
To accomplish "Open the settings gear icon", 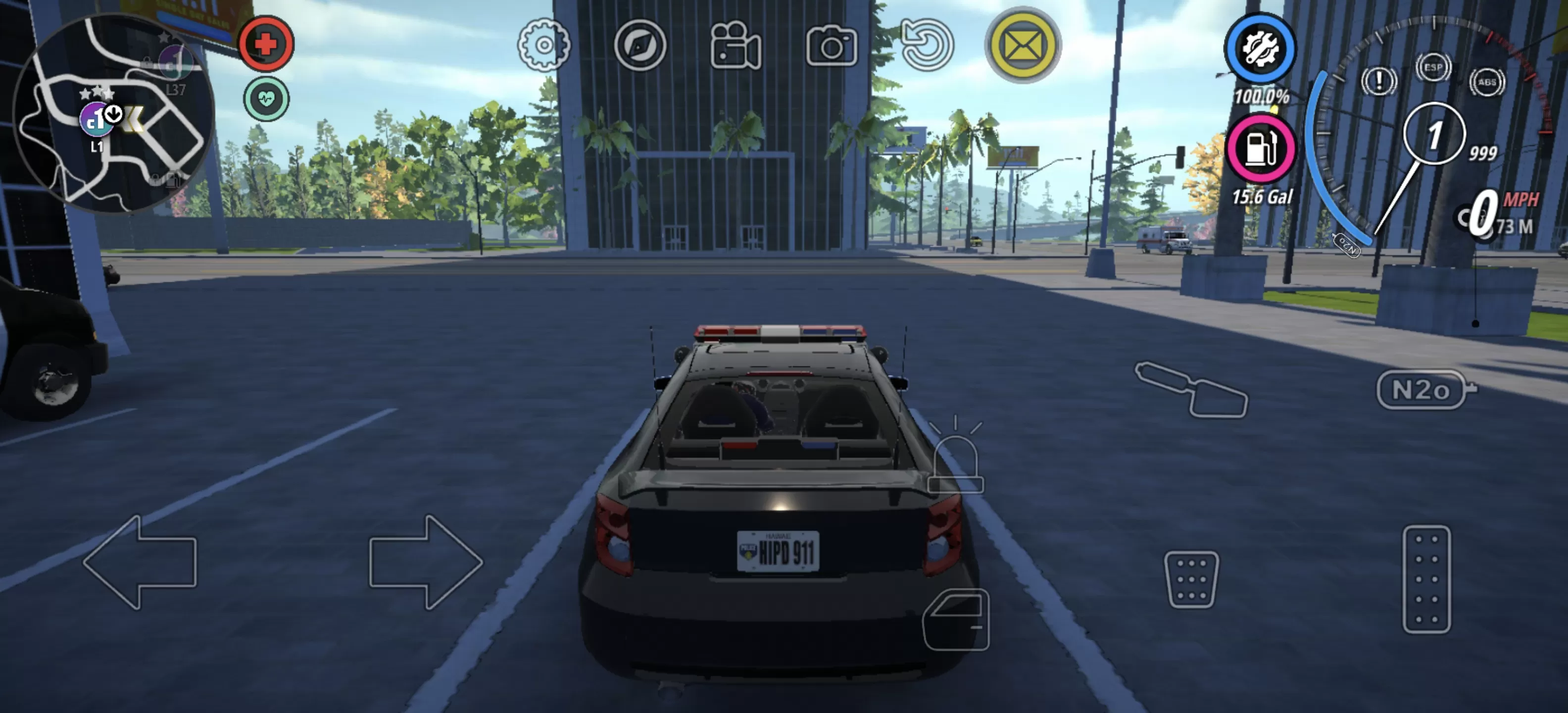I will 544,47.
